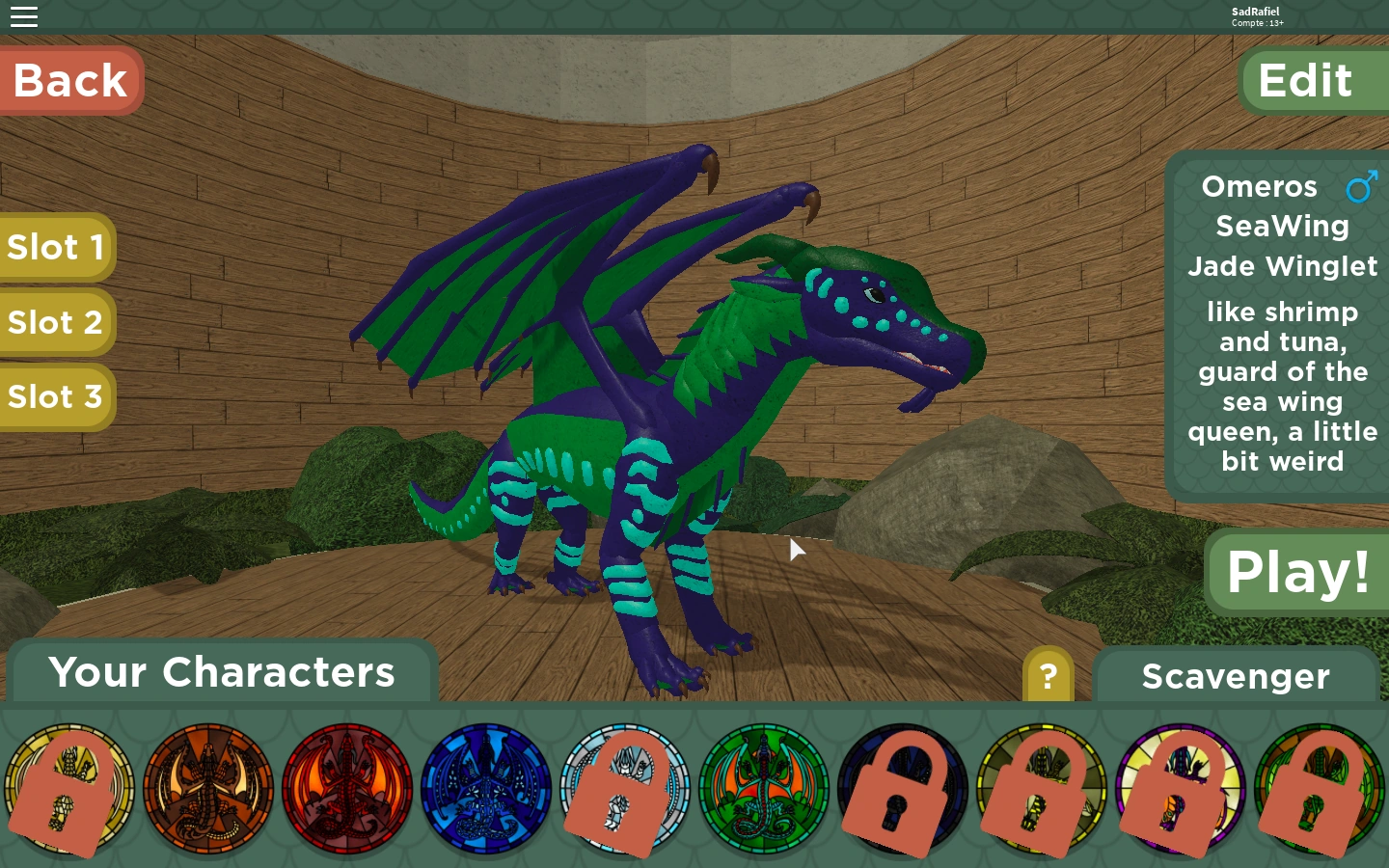Image resolution: width=1389 pixels, height=868 pixels.
Task: Open the Scavenger tab
Action: (1236, 676)
